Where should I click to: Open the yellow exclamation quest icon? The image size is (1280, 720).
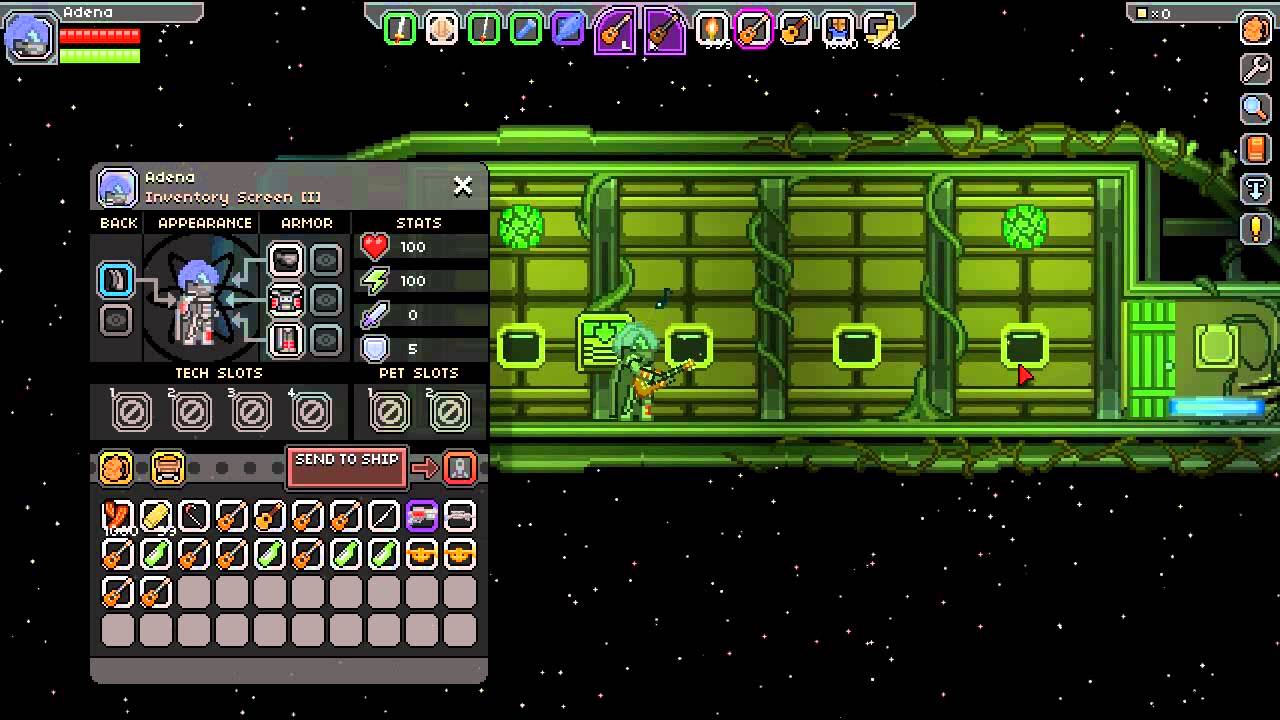point(1255,229)
